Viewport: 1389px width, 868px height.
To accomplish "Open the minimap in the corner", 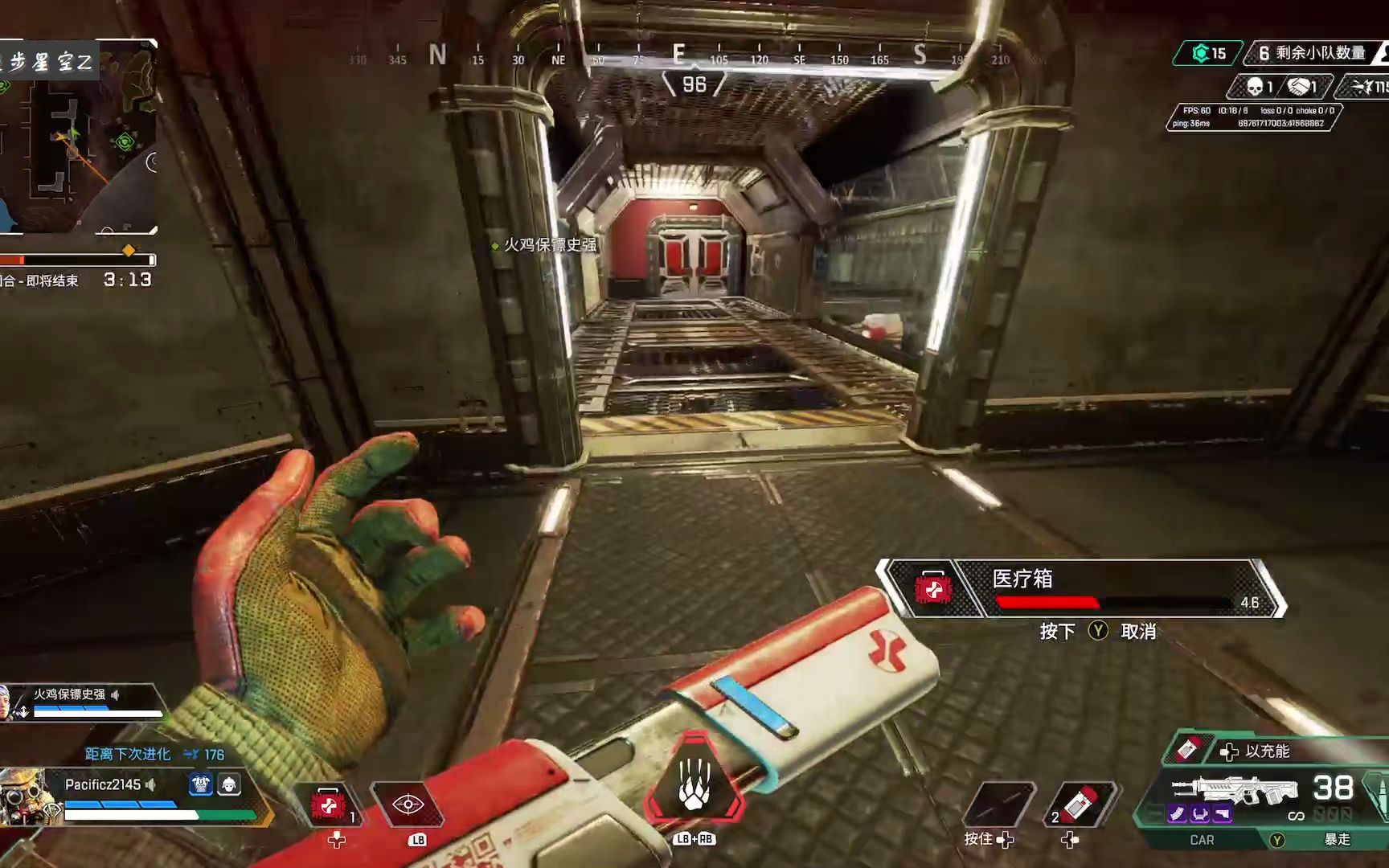I will [x=78, y=137].
